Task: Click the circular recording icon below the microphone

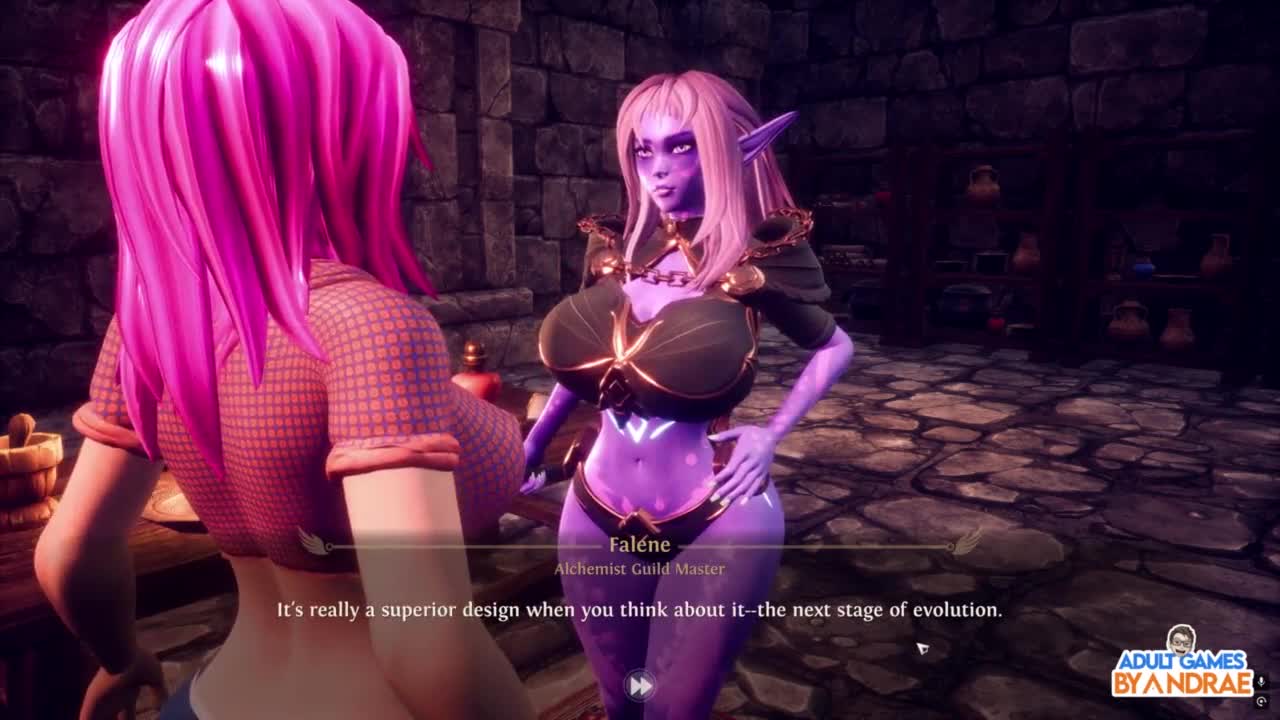Action: pyautogui.click(x=1261, y=701)
